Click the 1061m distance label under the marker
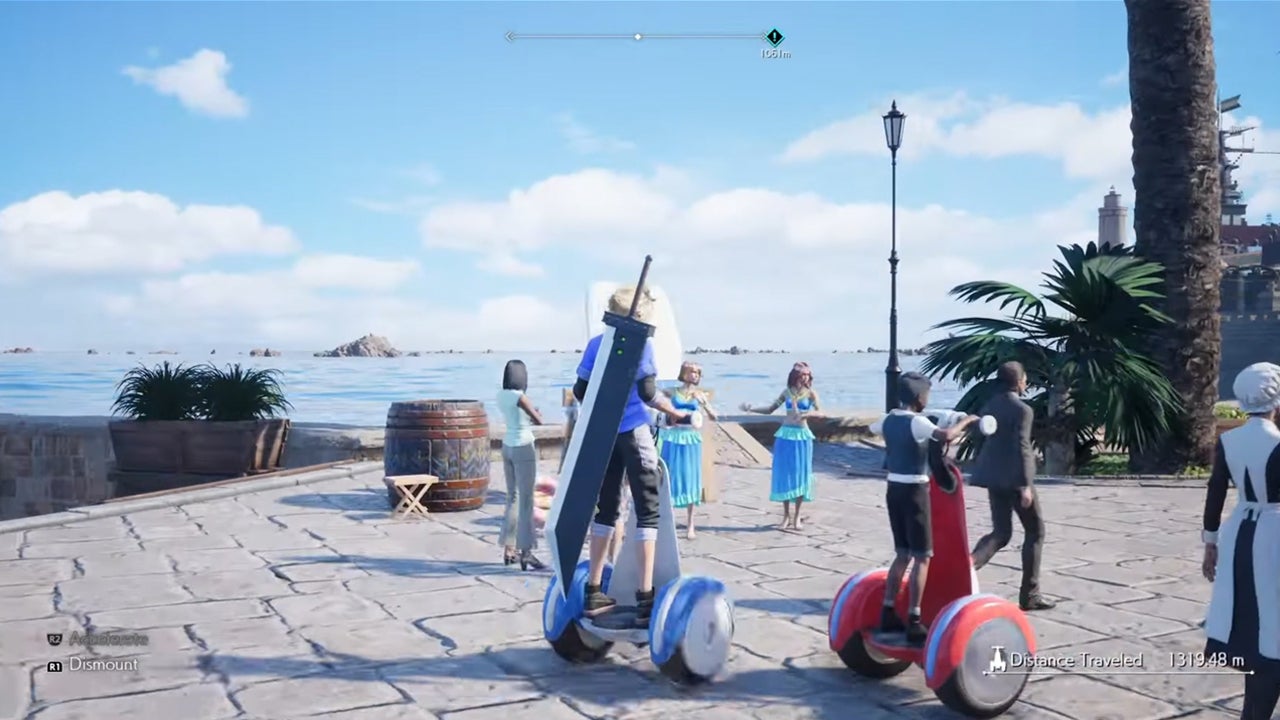 click(777, 52)
